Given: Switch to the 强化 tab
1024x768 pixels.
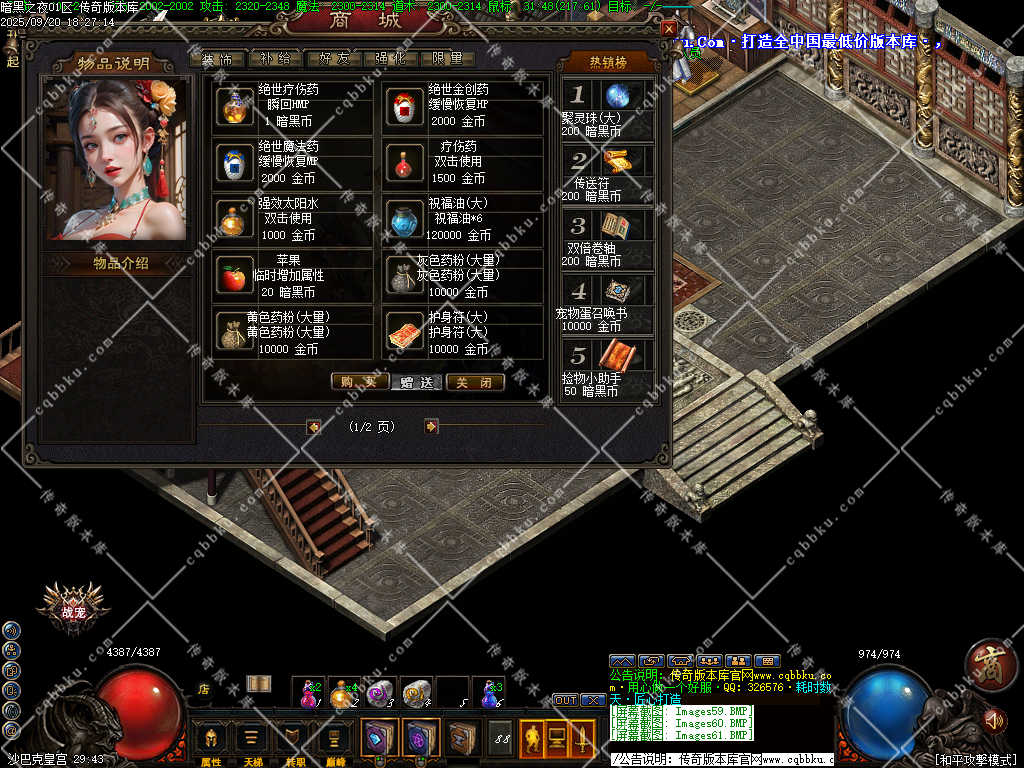Looking at the screenshot, I should [390, 59].
